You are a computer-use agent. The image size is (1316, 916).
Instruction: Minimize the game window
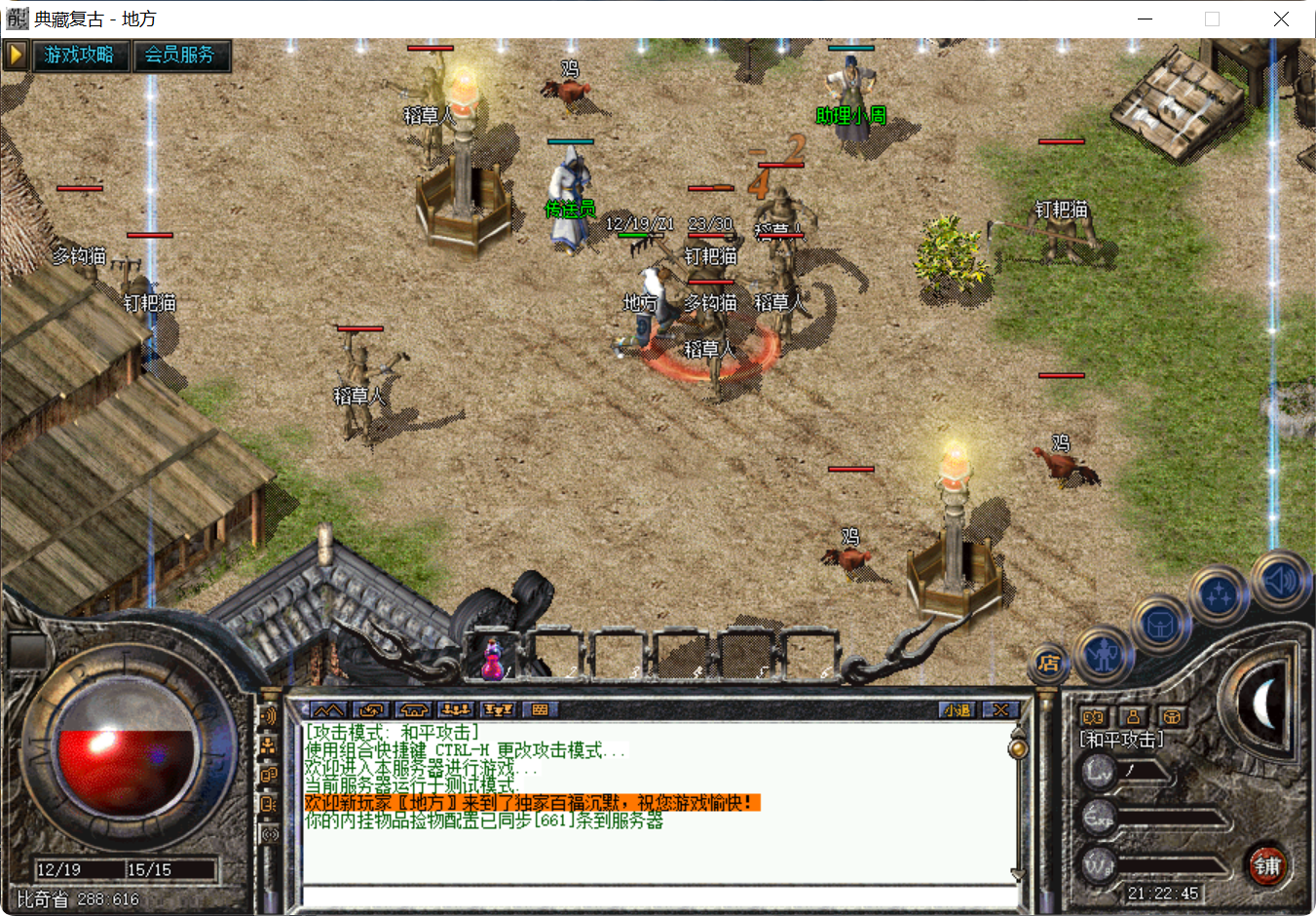[x=1146, y=19]
